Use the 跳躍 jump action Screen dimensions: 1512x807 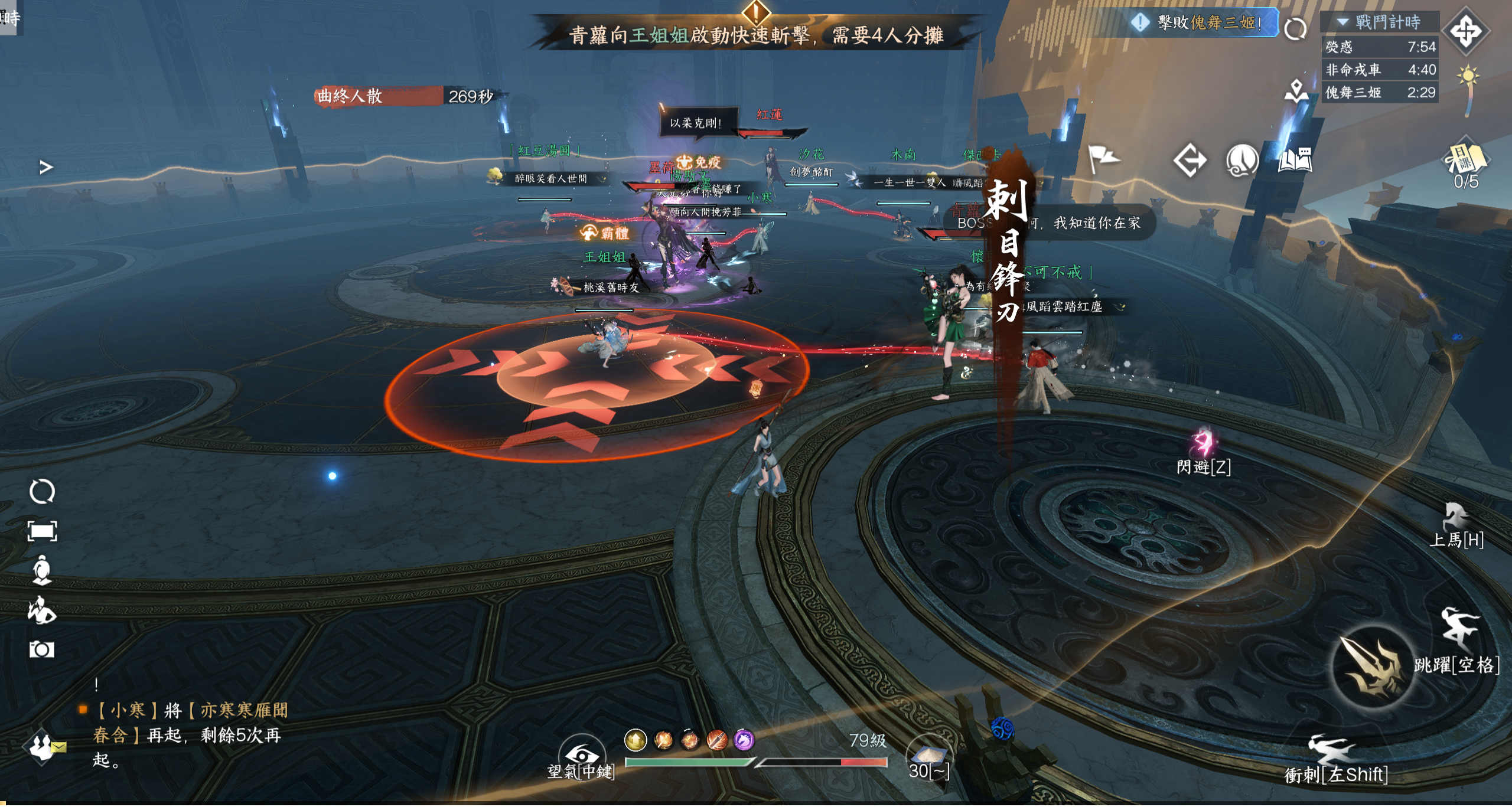1459,632
